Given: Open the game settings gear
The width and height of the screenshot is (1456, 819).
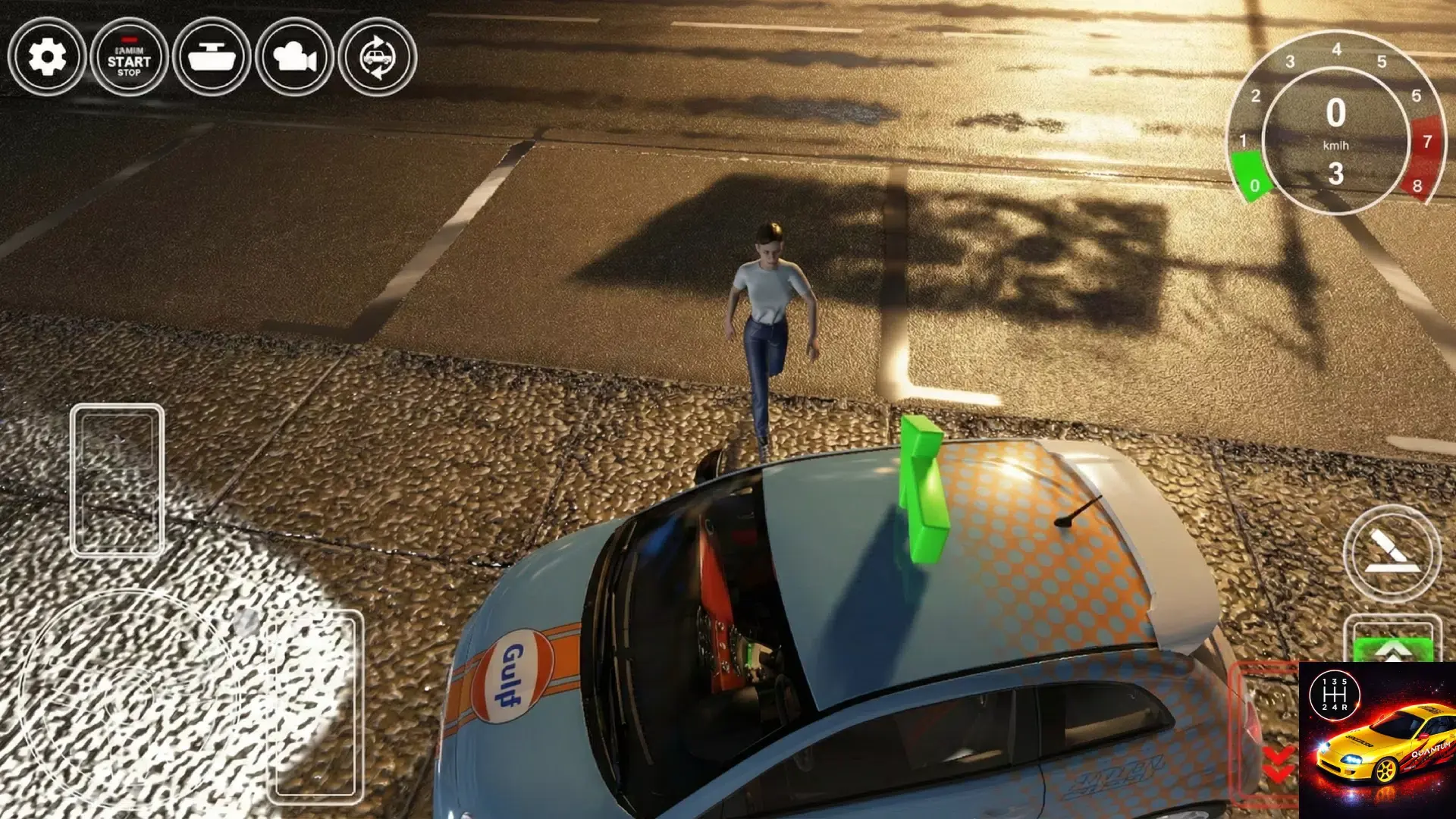Looking at the screenshot, I should (x=48, y=58).
